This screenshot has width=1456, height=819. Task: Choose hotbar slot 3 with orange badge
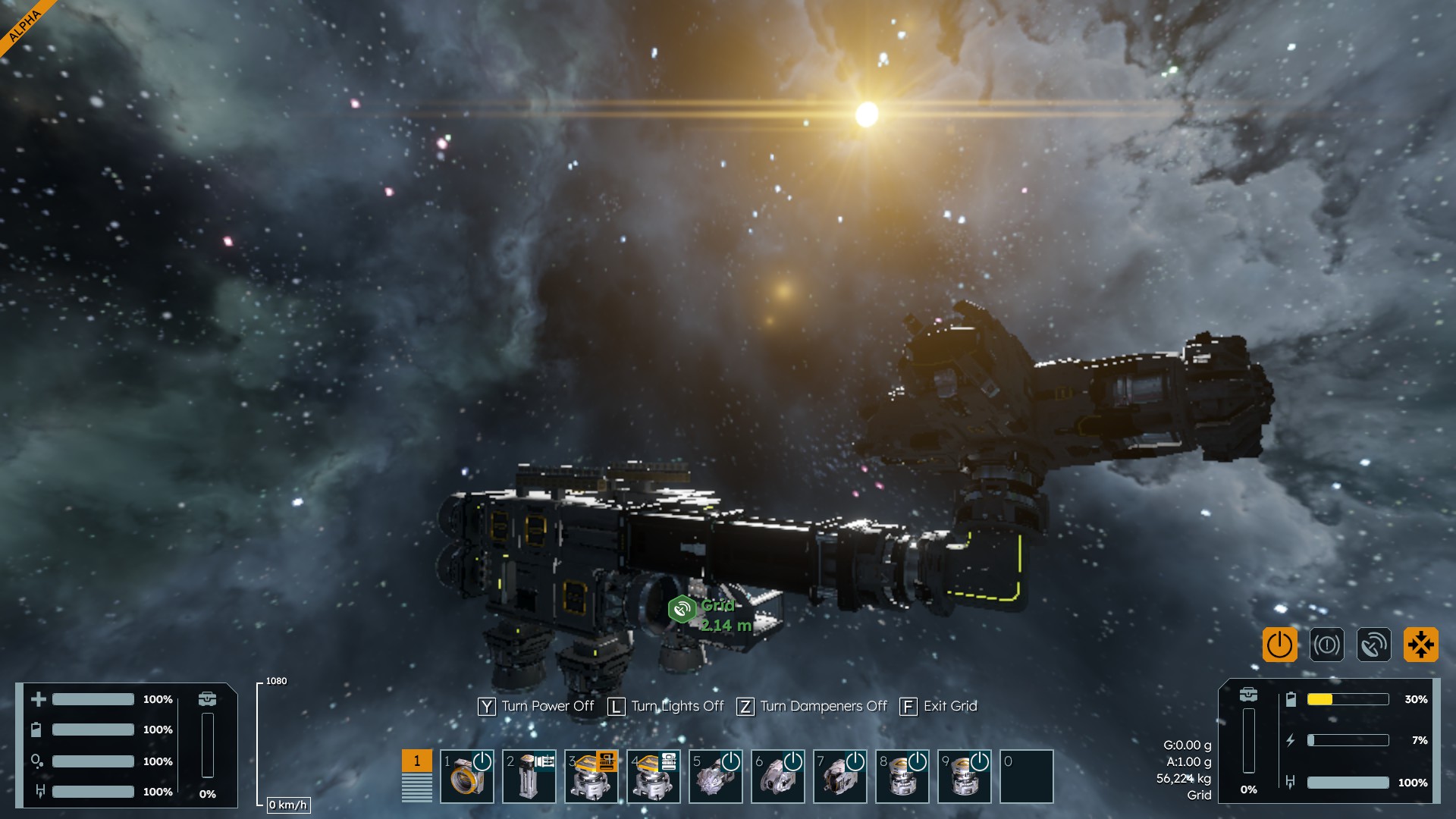click(591, 776)
